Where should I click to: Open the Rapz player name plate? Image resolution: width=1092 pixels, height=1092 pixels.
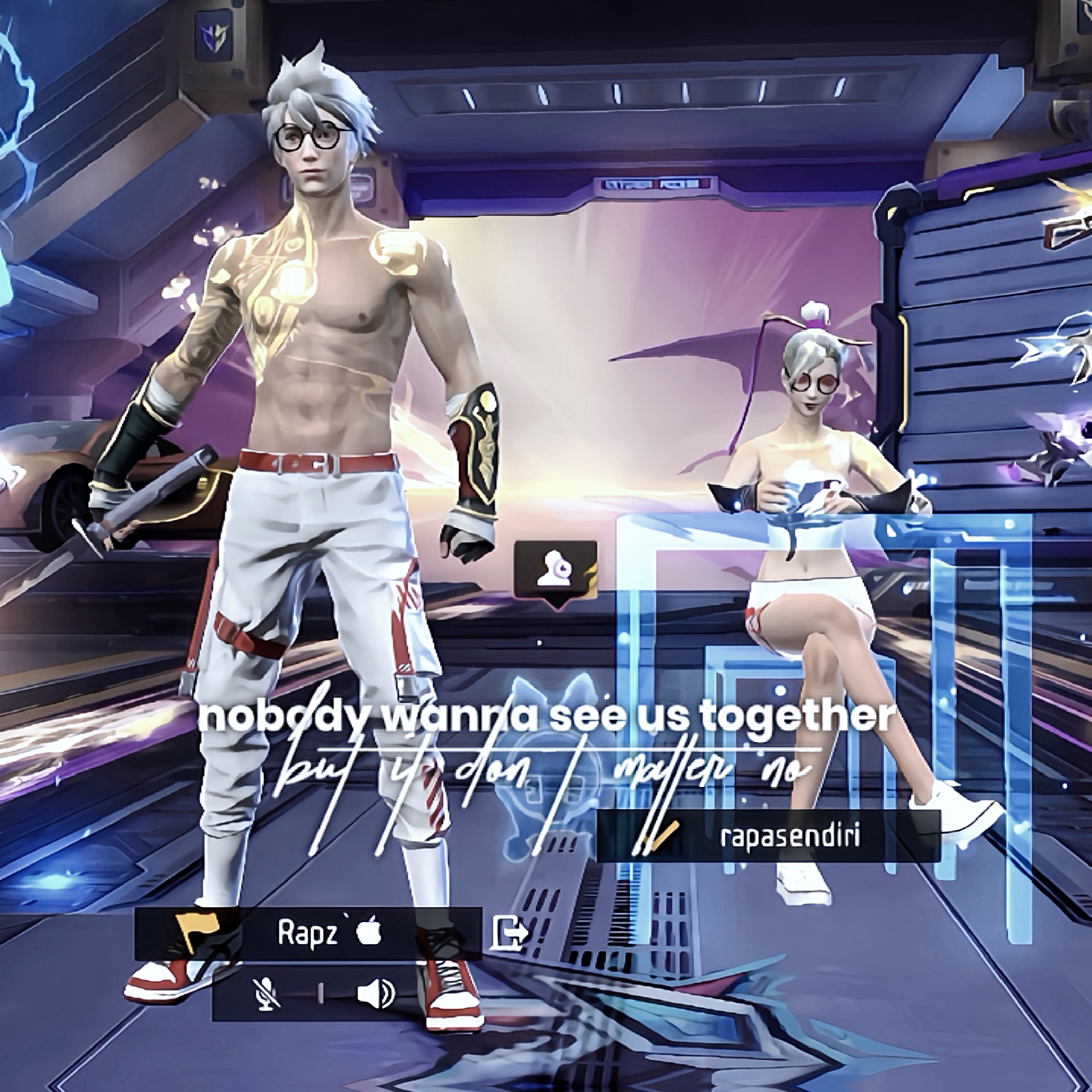pos(308,933)
